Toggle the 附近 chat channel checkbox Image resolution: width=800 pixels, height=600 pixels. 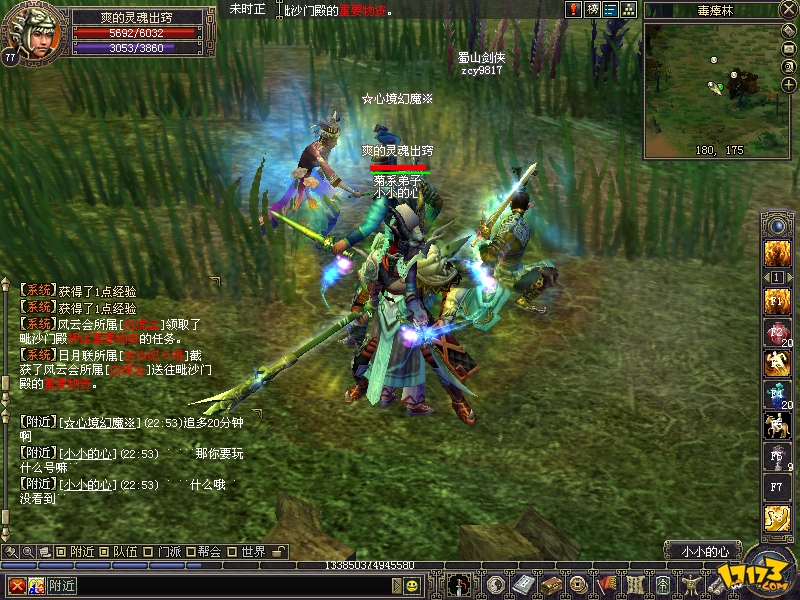click(61, 551)
